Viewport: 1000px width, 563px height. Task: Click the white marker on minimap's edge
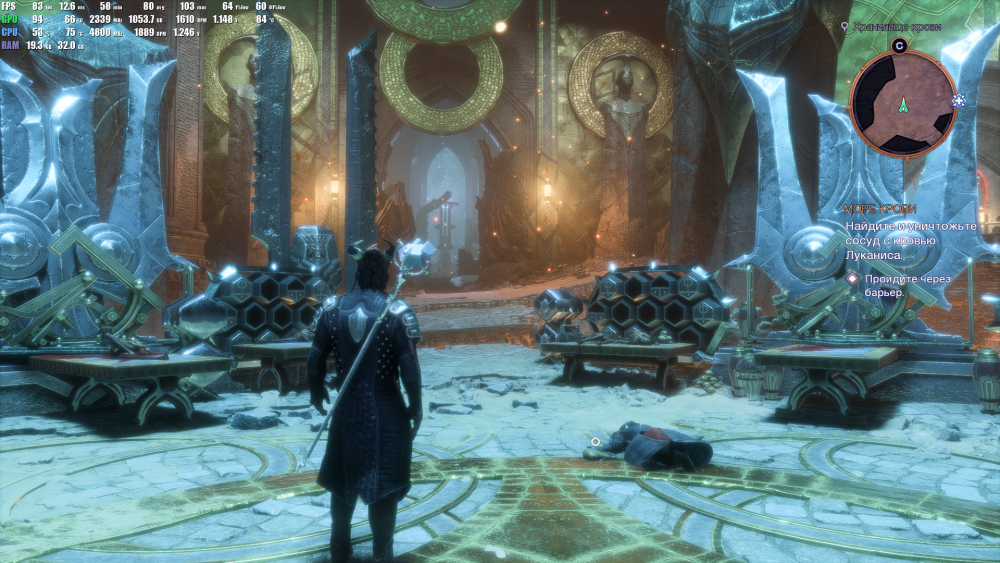click(x=958, y=102)
